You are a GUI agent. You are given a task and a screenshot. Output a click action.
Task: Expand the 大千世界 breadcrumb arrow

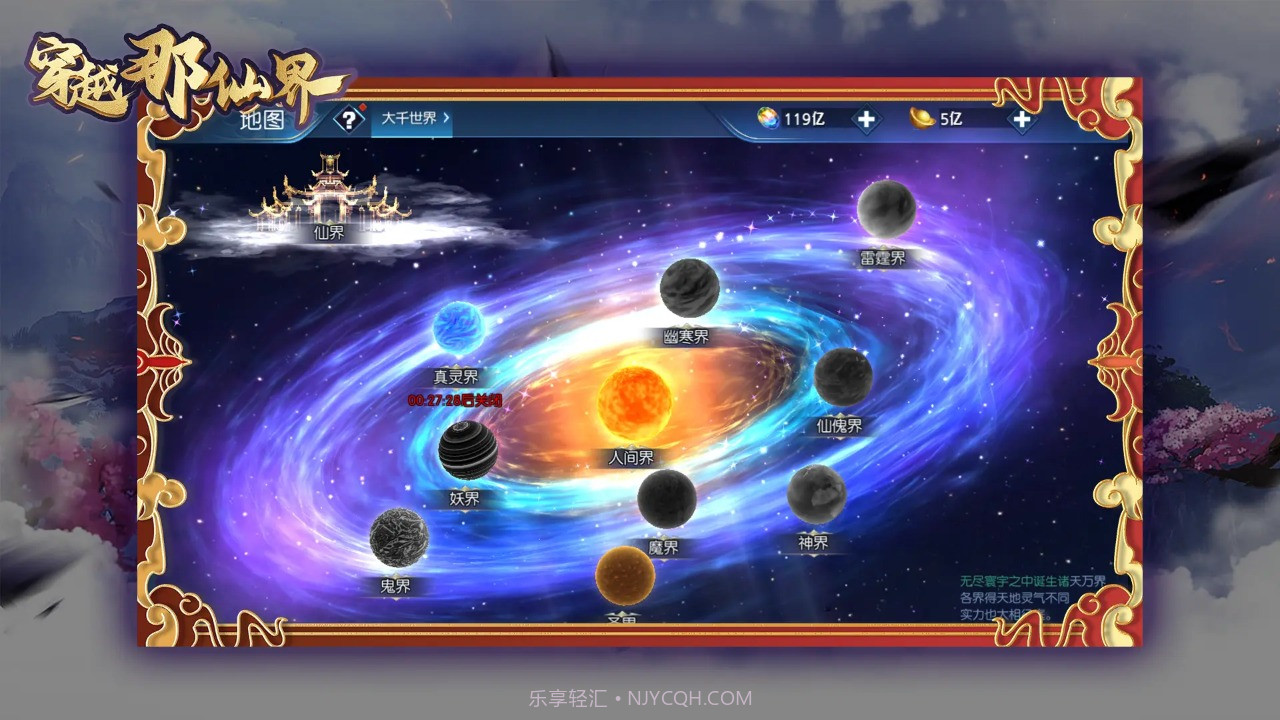pyautogui.click(x=447, y=121)
